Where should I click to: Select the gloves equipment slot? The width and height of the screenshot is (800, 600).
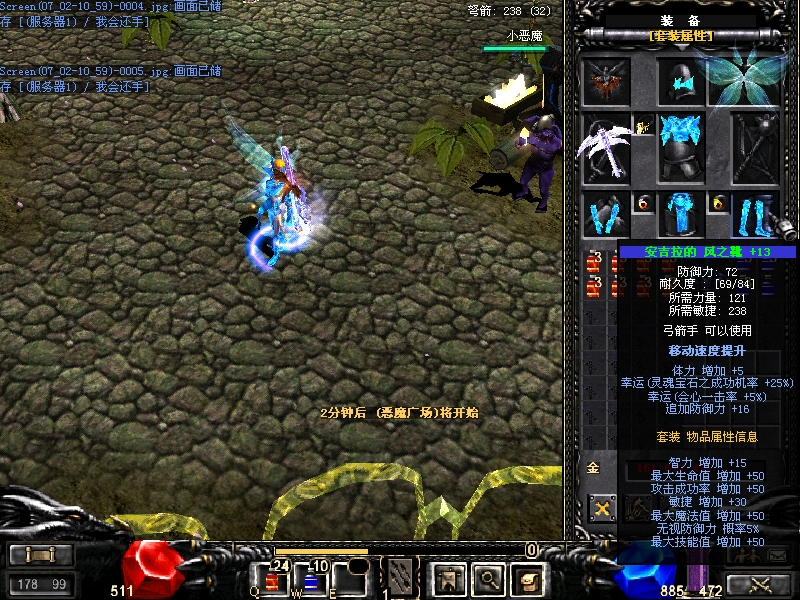click(606, 215)
